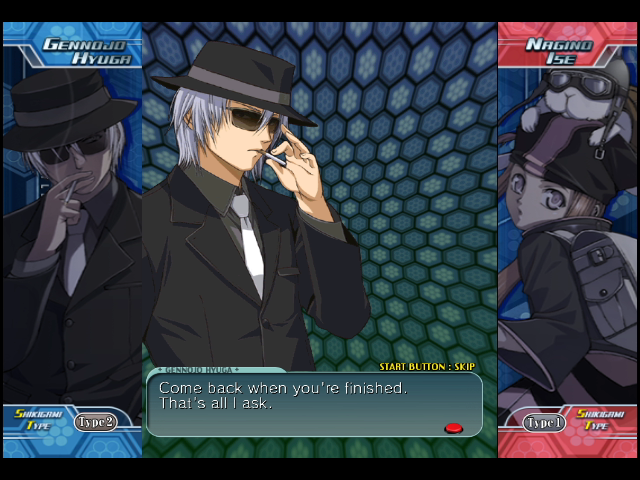Choose the Gennojo Hyuga character panel
Image resolution: width=640 pixels, height=480 pixels.
72,230
